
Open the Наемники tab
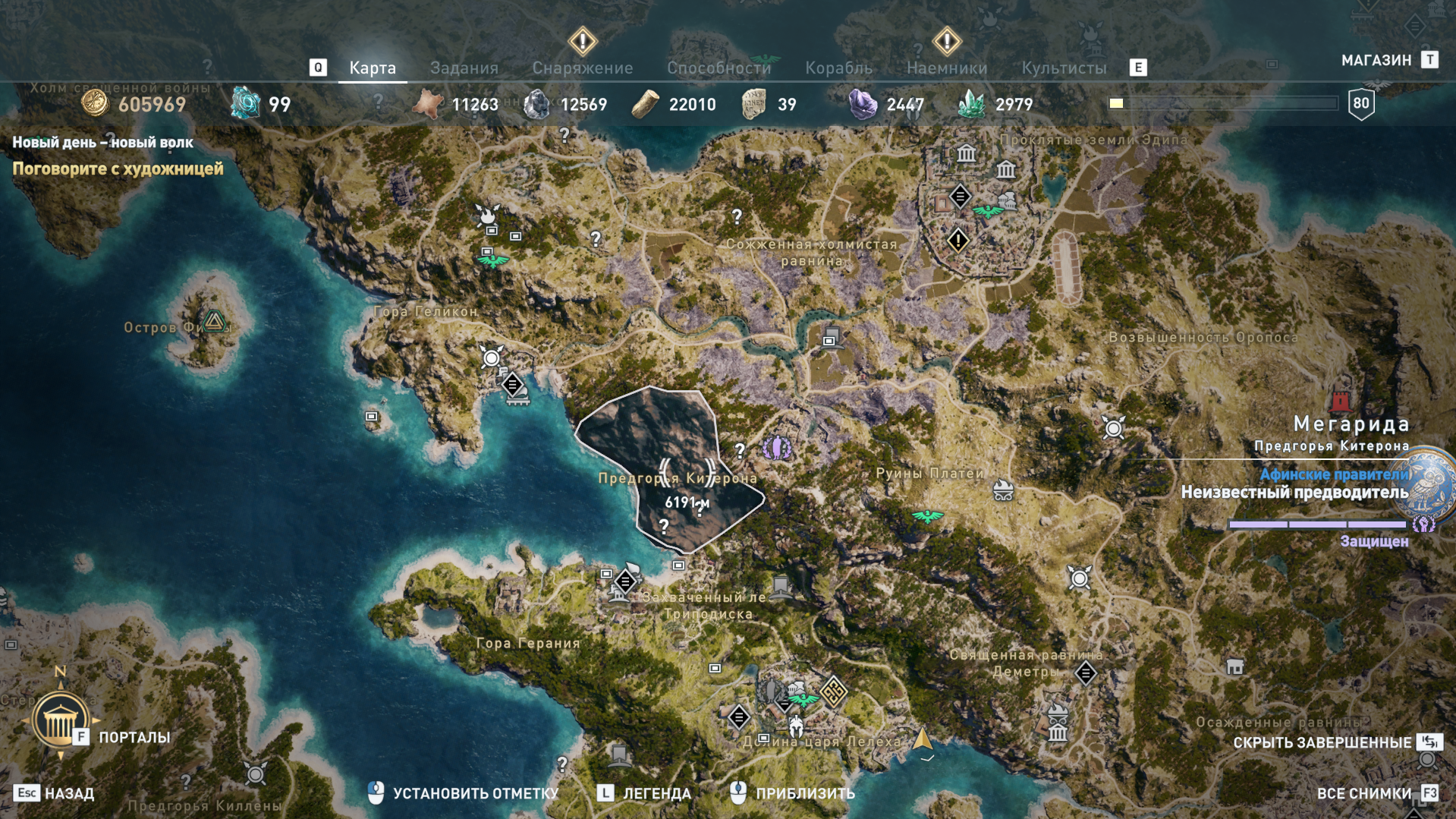click(x=947, y=68)
